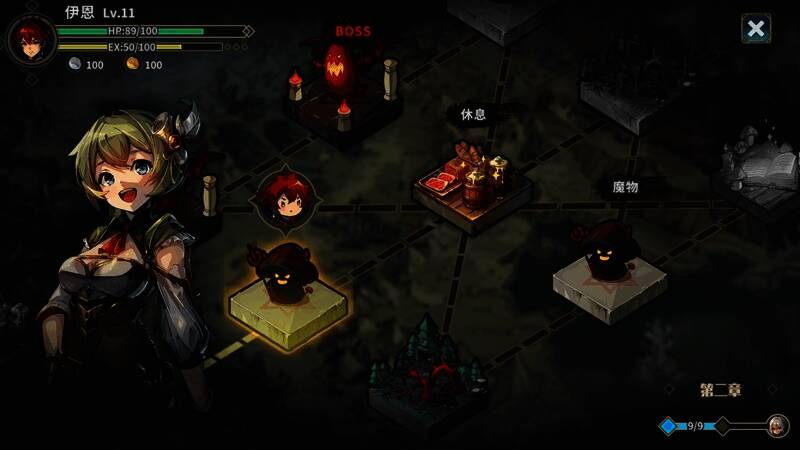
Task: Click the white-haired character icon on chapter progress
Action: click(x=775, y=425)
